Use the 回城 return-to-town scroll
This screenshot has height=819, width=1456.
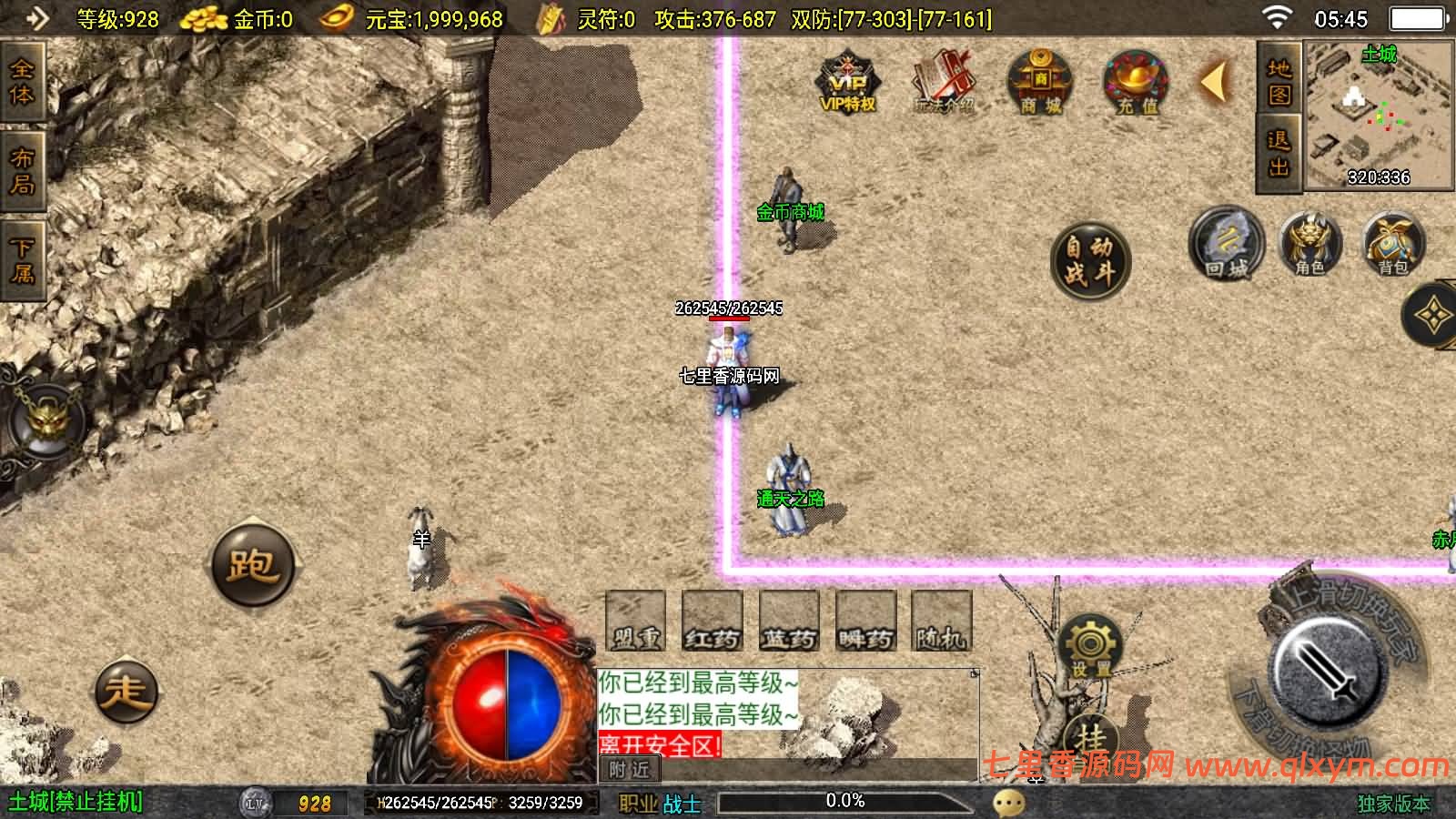coord(1226,248)
